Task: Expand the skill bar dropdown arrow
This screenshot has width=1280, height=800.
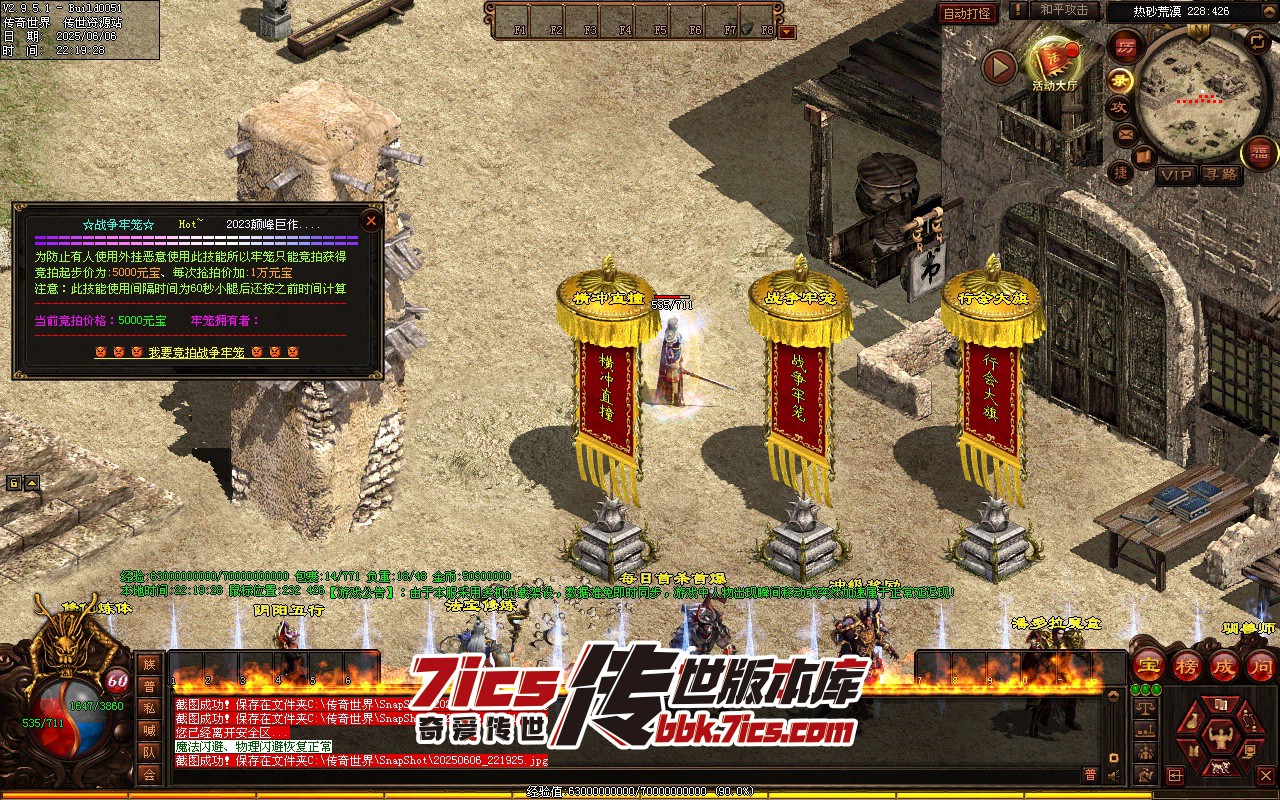Action: (x=788, y=32)
